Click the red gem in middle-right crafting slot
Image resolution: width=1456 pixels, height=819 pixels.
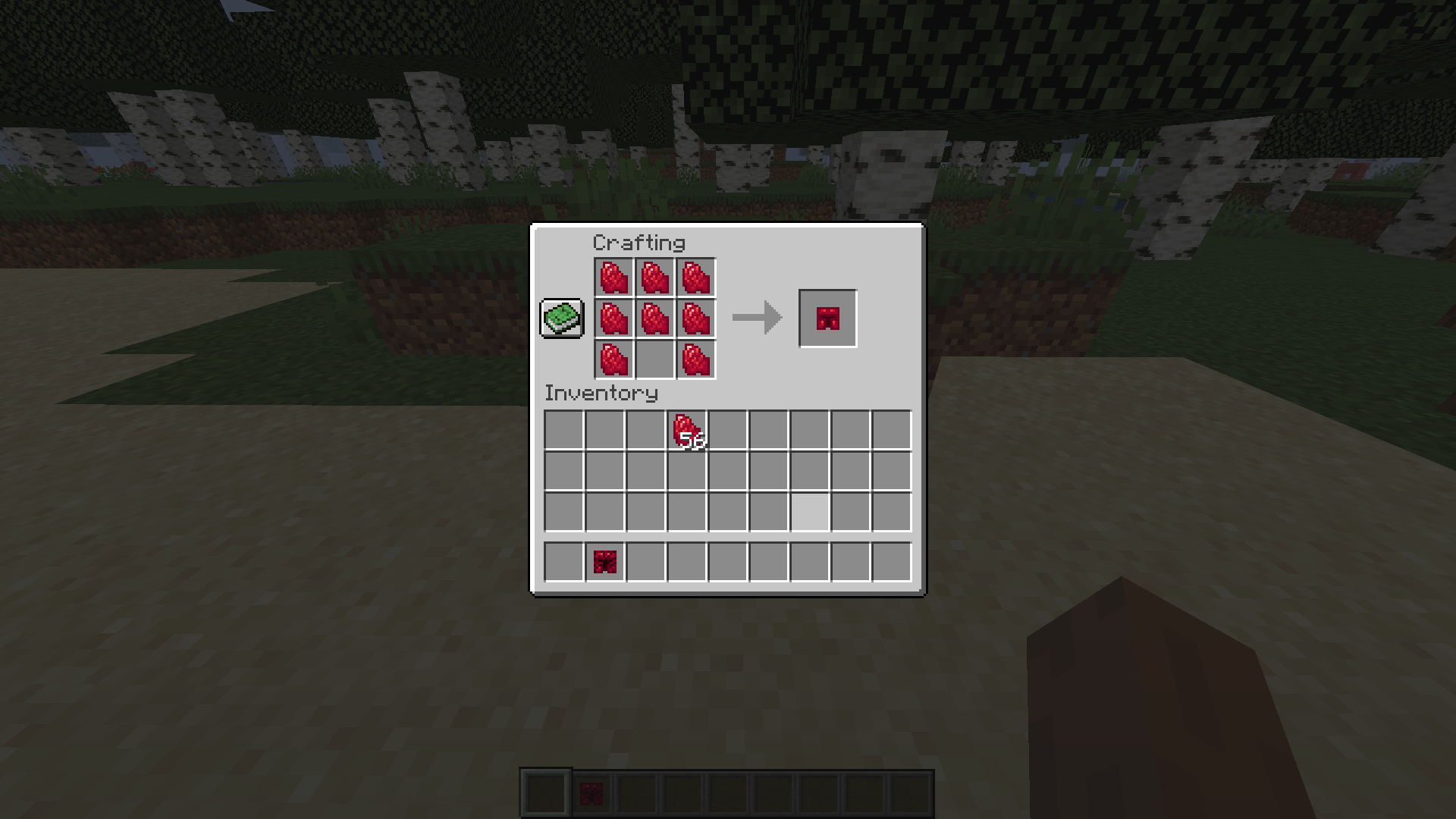tap(695, 318)
